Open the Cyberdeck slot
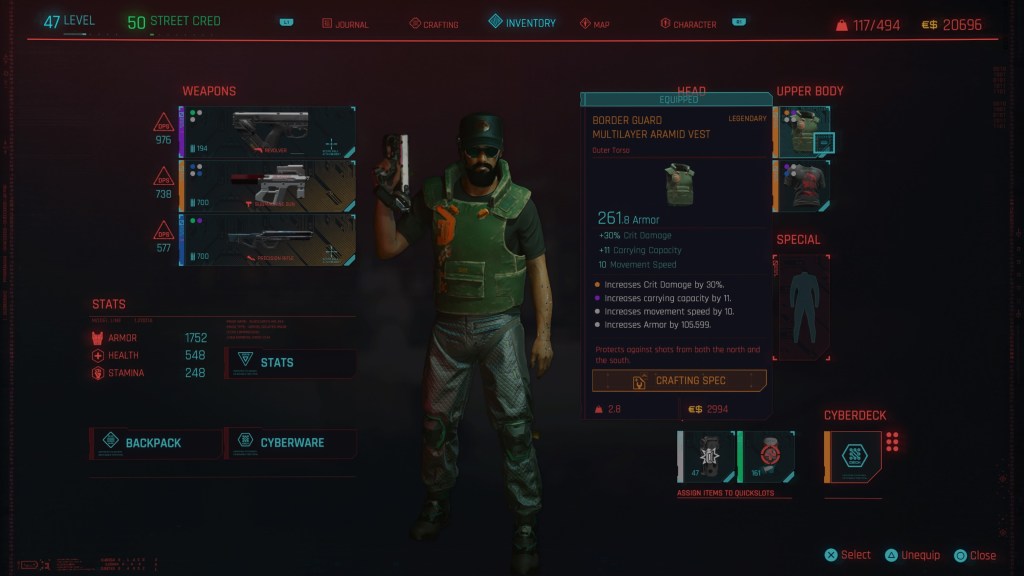Screen dimensions: 1024x576 click(x=853, y=456)
